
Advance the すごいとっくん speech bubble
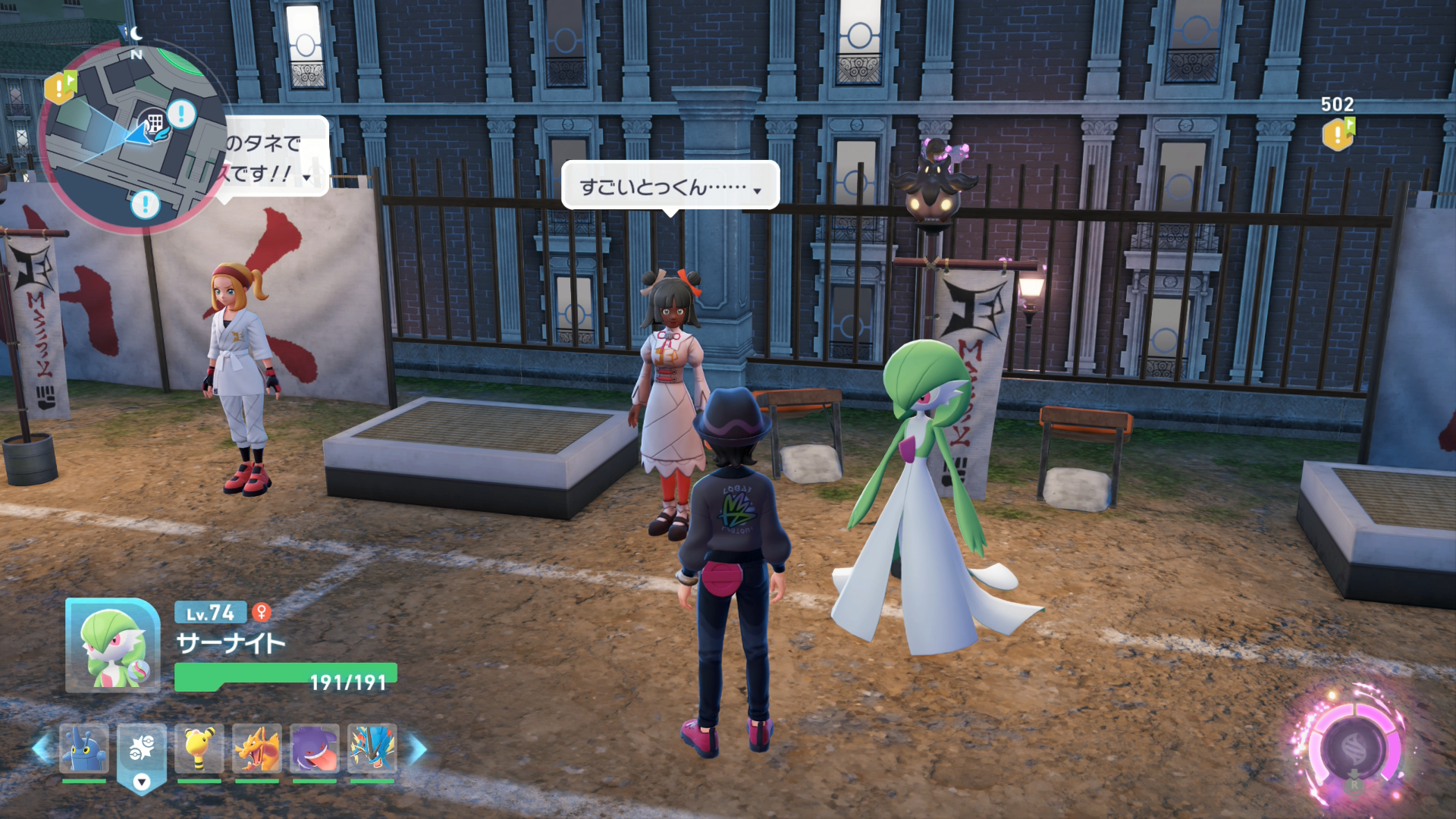(670, 186)
